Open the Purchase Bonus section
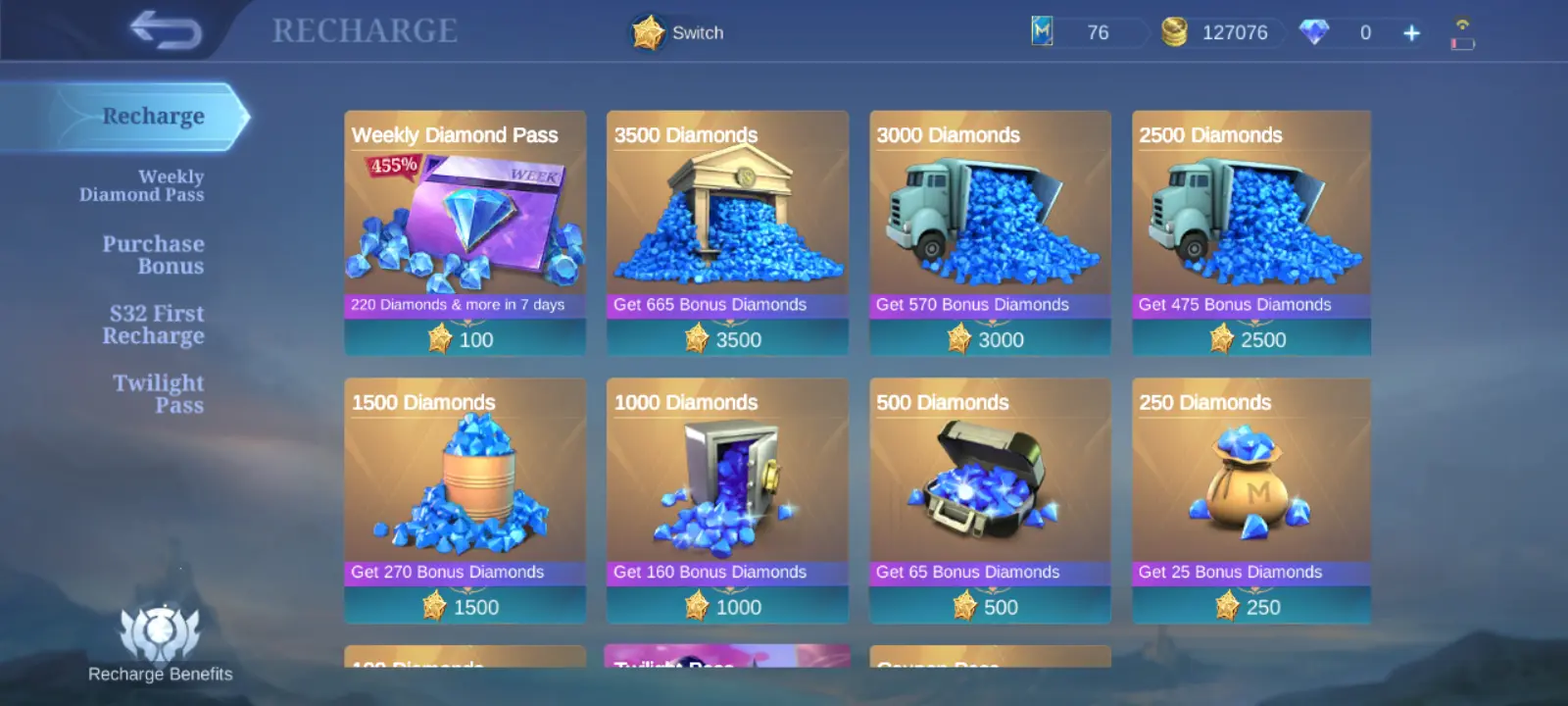This screenshot has width=1568, height=706. (x=154, y=254)
